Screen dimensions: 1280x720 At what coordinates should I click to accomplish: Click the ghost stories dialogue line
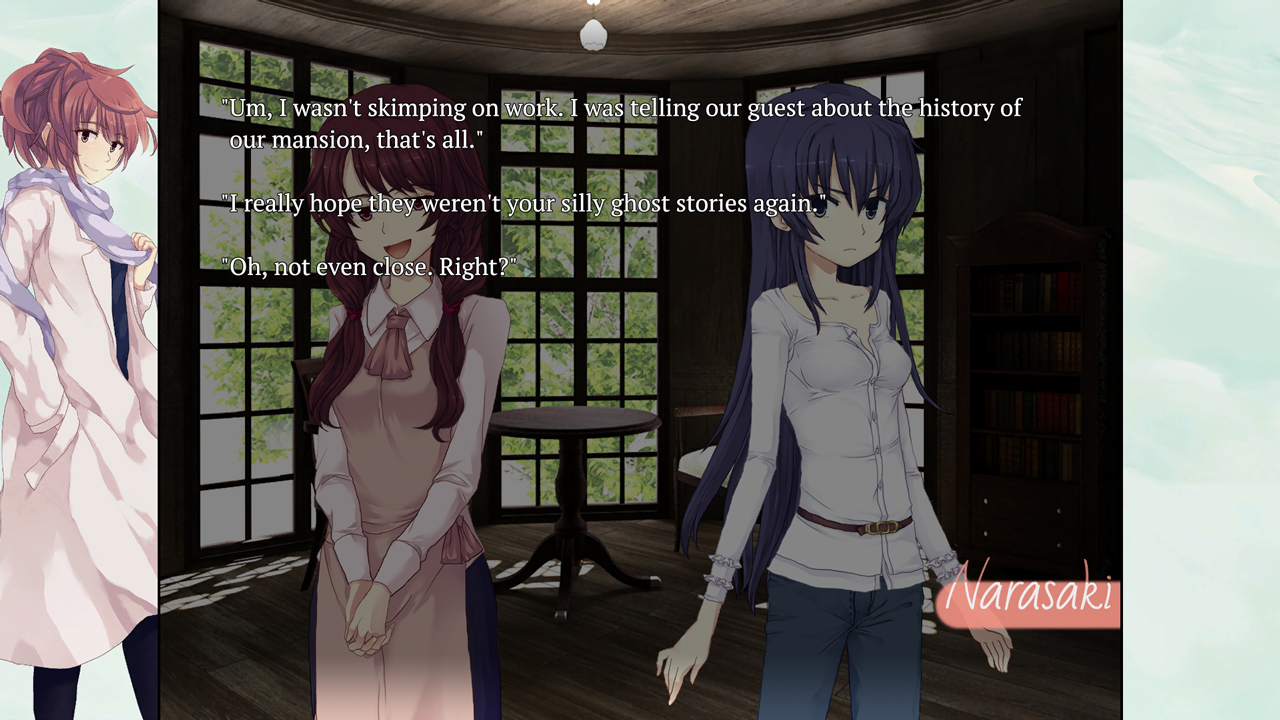tap(525, 203)
